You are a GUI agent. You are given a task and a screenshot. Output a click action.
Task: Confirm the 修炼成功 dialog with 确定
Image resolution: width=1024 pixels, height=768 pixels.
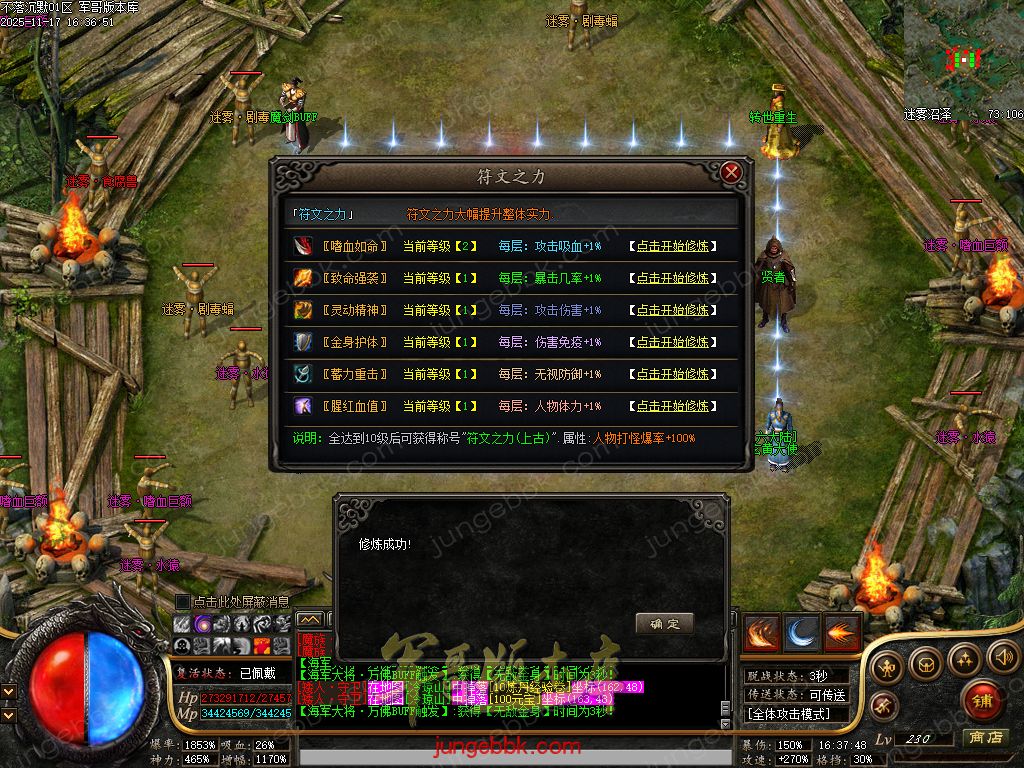664,623
